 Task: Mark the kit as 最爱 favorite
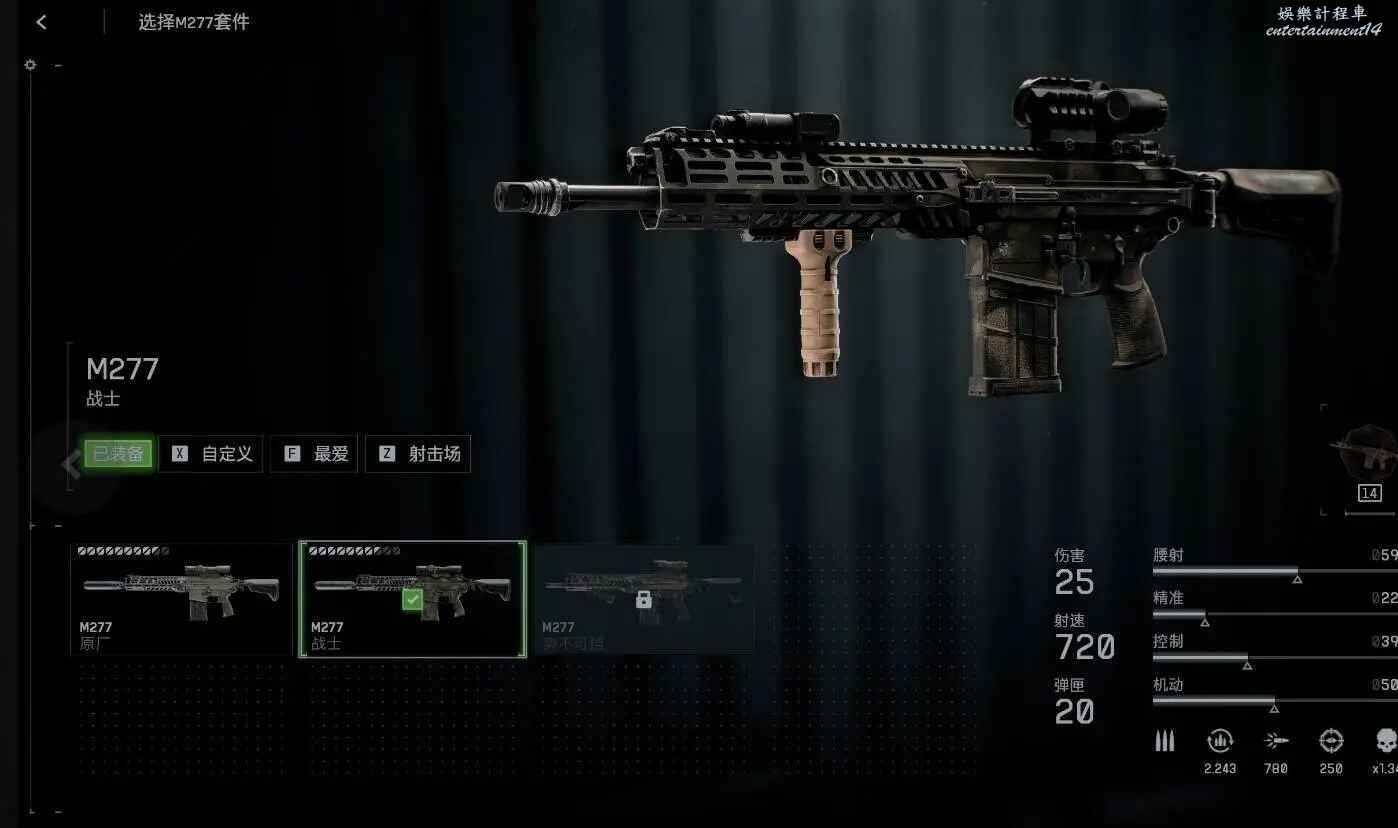314,454
